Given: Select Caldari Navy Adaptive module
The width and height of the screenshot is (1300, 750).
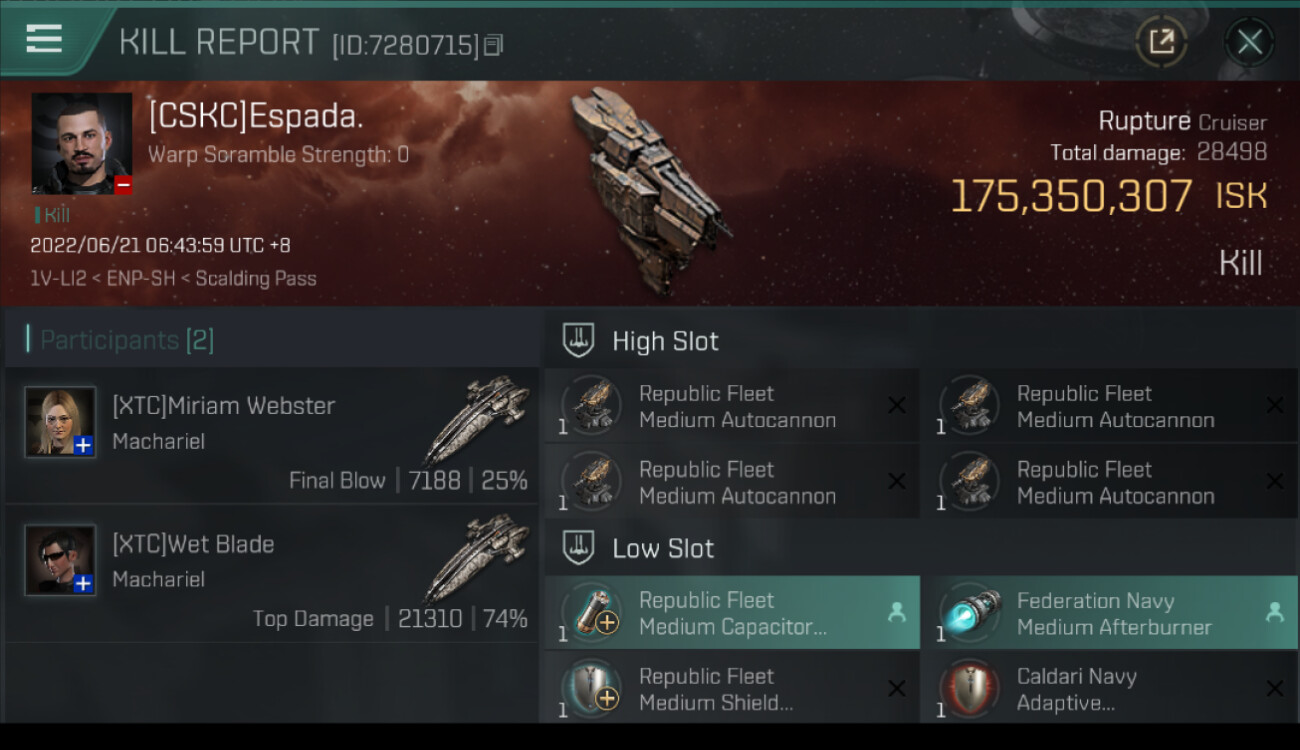Looking at the screenshot, I should pos(1110,689).
